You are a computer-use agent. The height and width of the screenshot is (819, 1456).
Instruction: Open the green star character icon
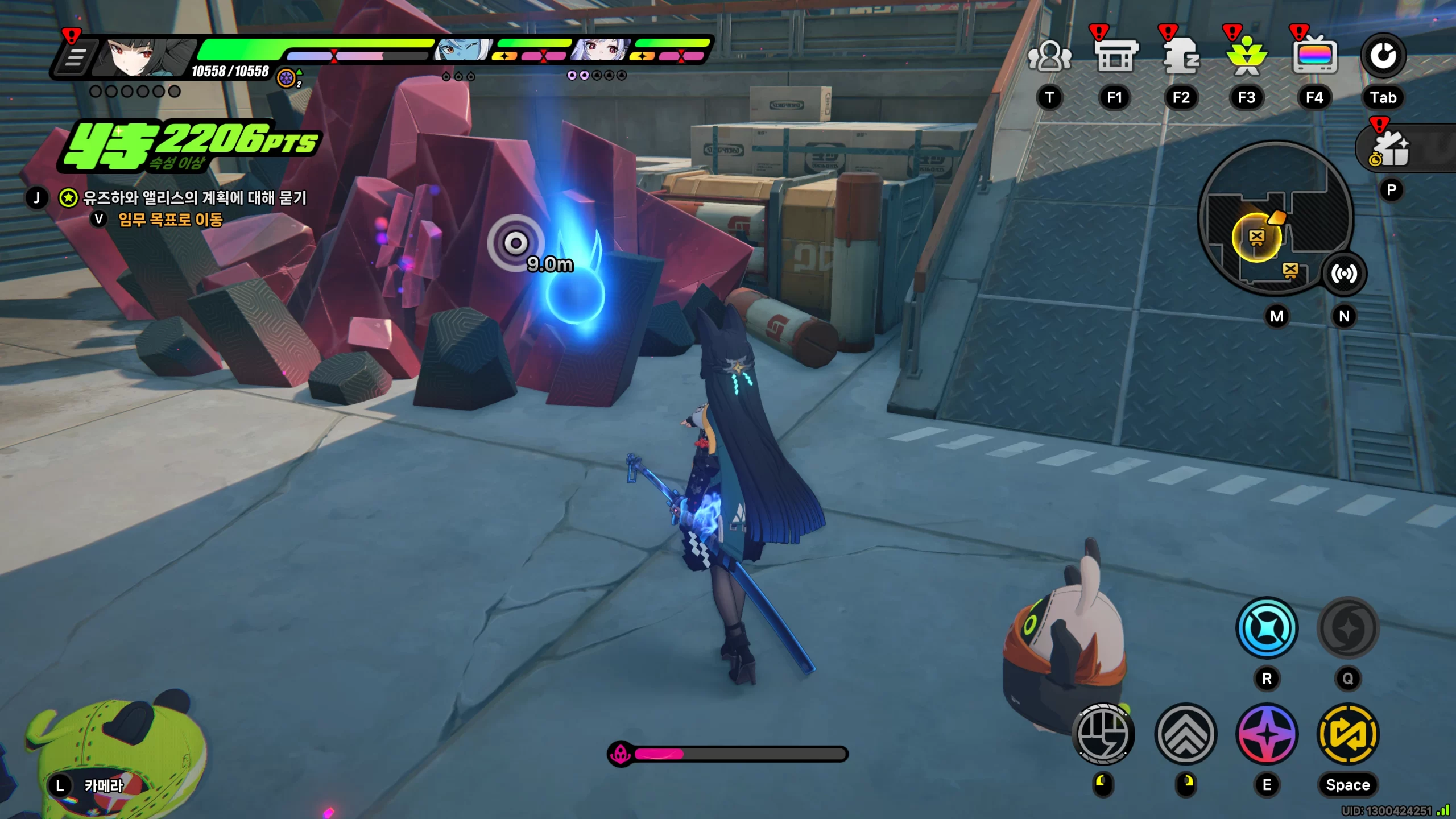tap(1247, 57)
